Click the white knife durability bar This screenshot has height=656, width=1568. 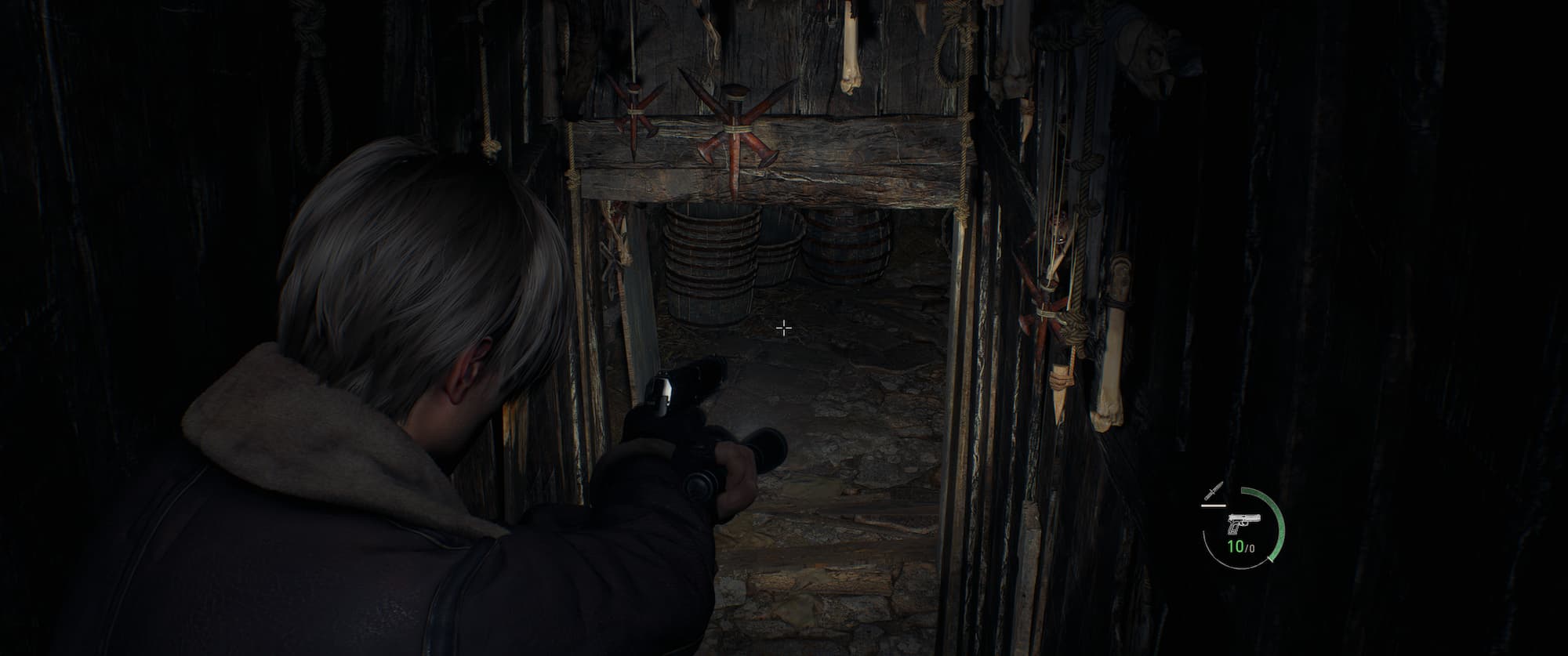click(1213, 506)
